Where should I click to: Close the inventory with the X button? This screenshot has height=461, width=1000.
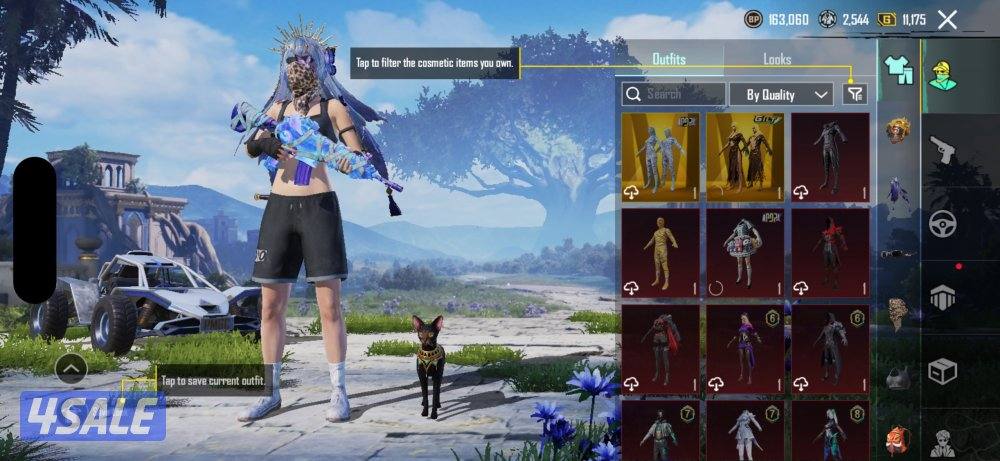coord(947,19)
